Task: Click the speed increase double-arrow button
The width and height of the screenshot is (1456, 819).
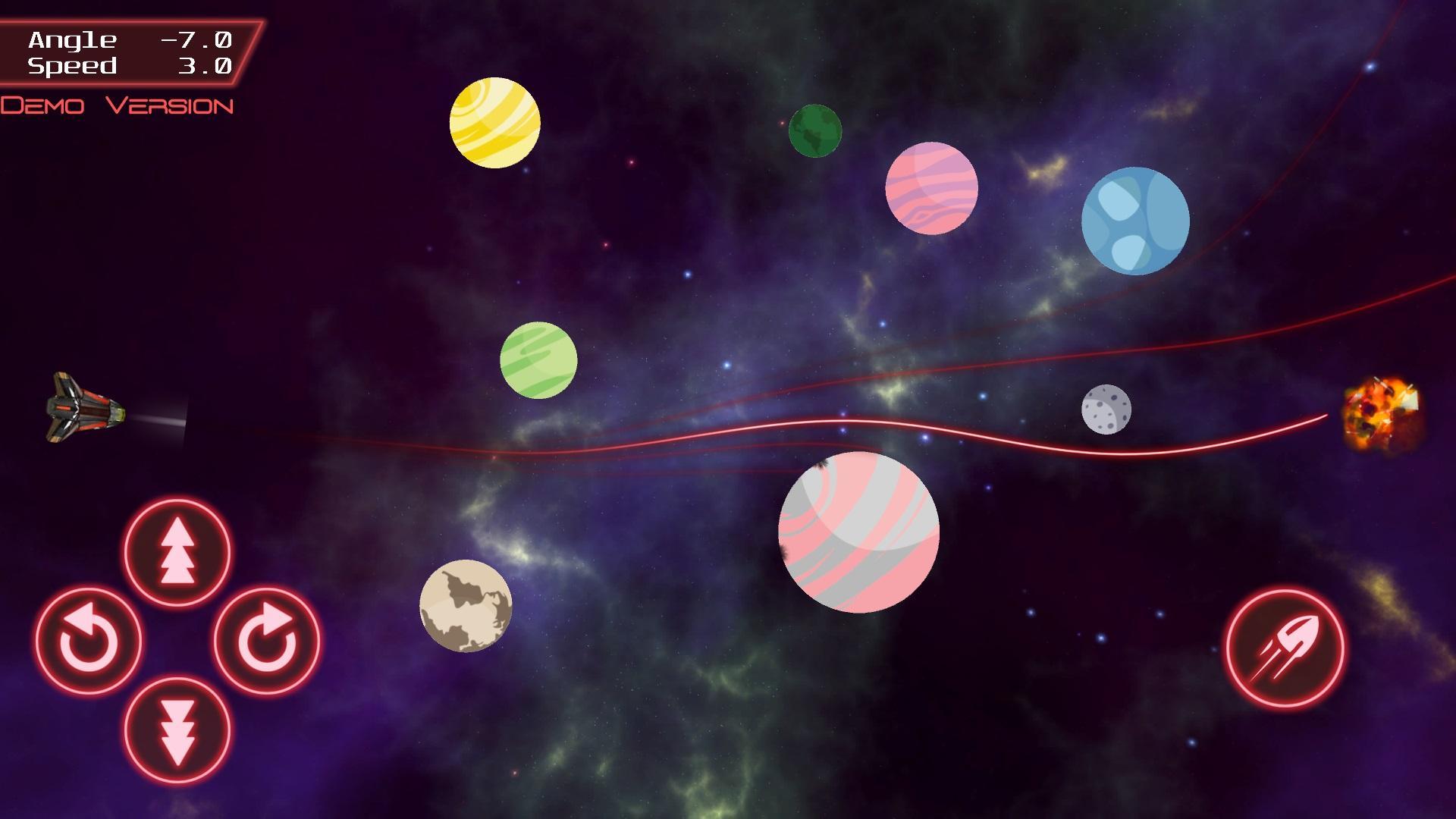Action: tap(176, 553)
